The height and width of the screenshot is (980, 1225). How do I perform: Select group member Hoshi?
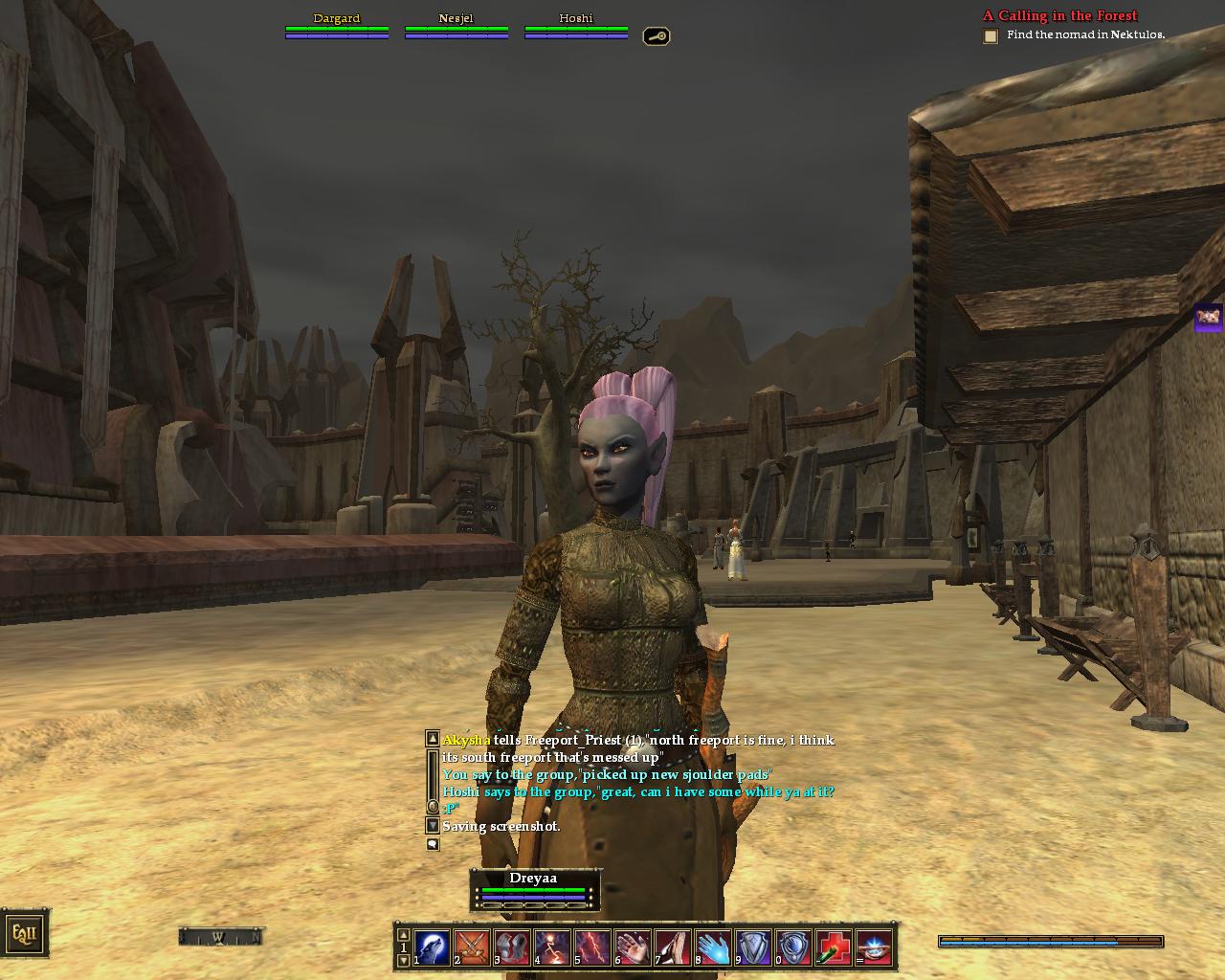coord(576,25)
